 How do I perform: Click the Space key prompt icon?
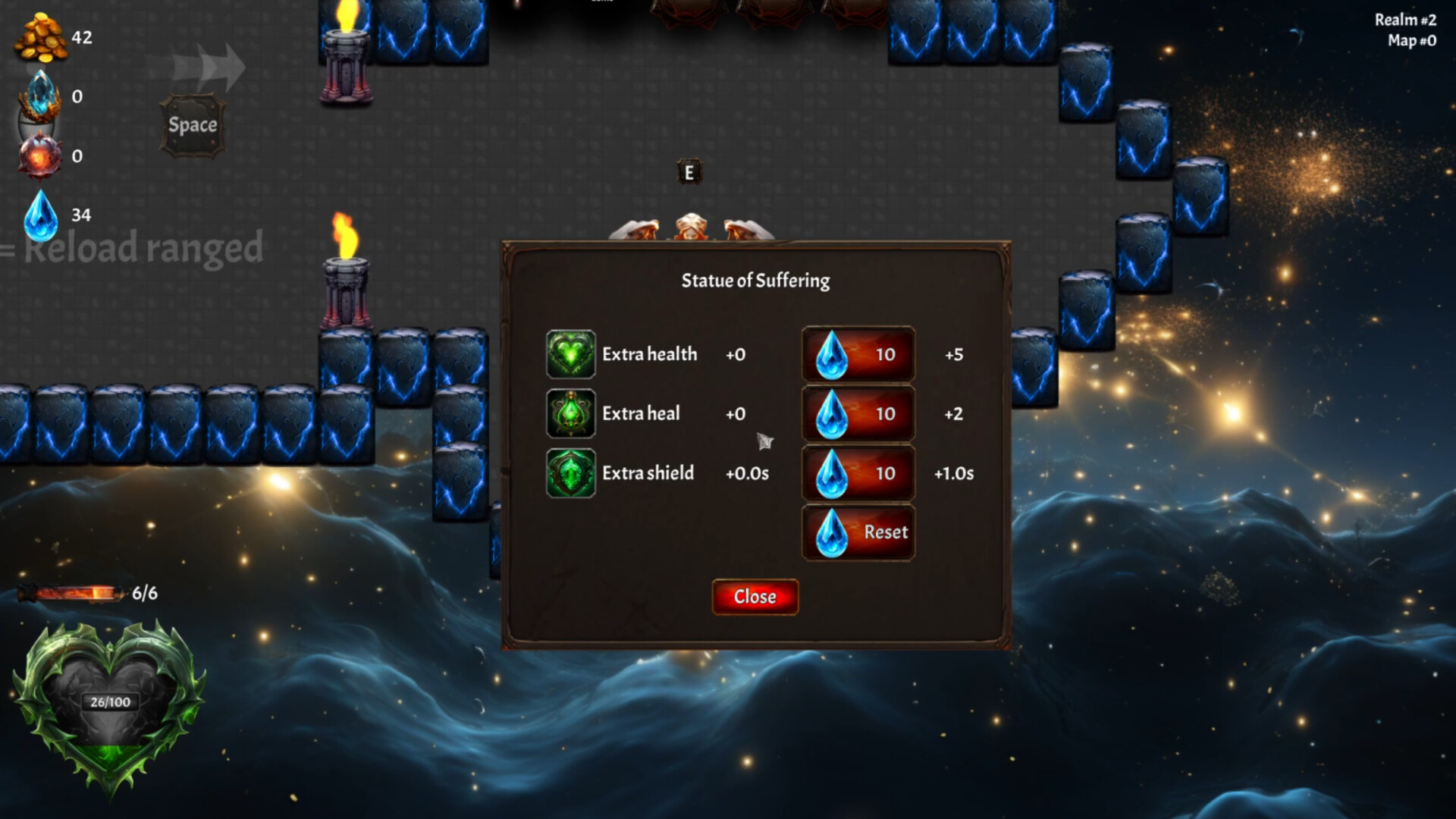pos(192,124)
